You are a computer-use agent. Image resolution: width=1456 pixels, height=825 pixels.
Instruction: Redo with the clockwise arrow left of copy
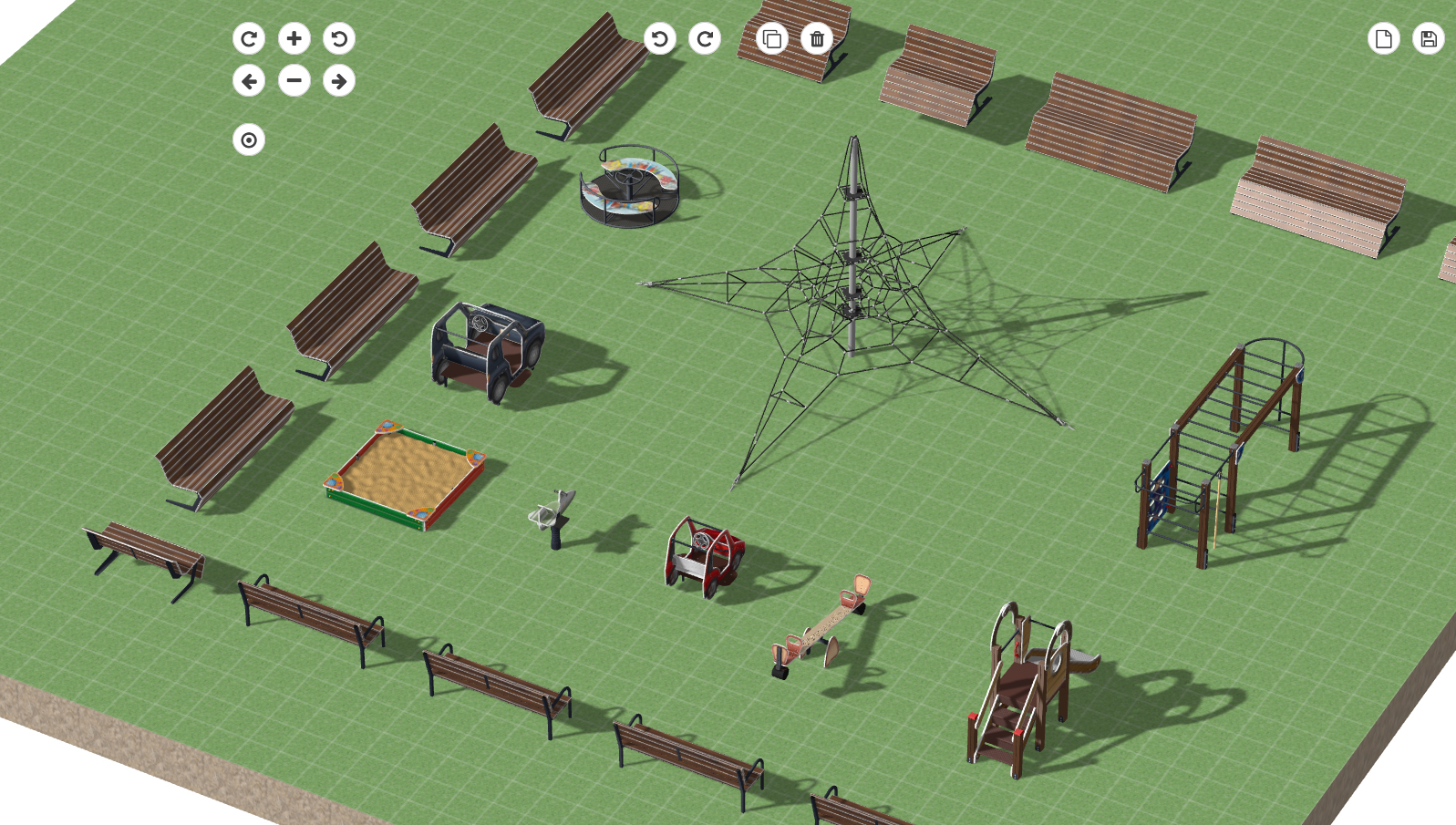pyautogui.click(x=705, y=38)
